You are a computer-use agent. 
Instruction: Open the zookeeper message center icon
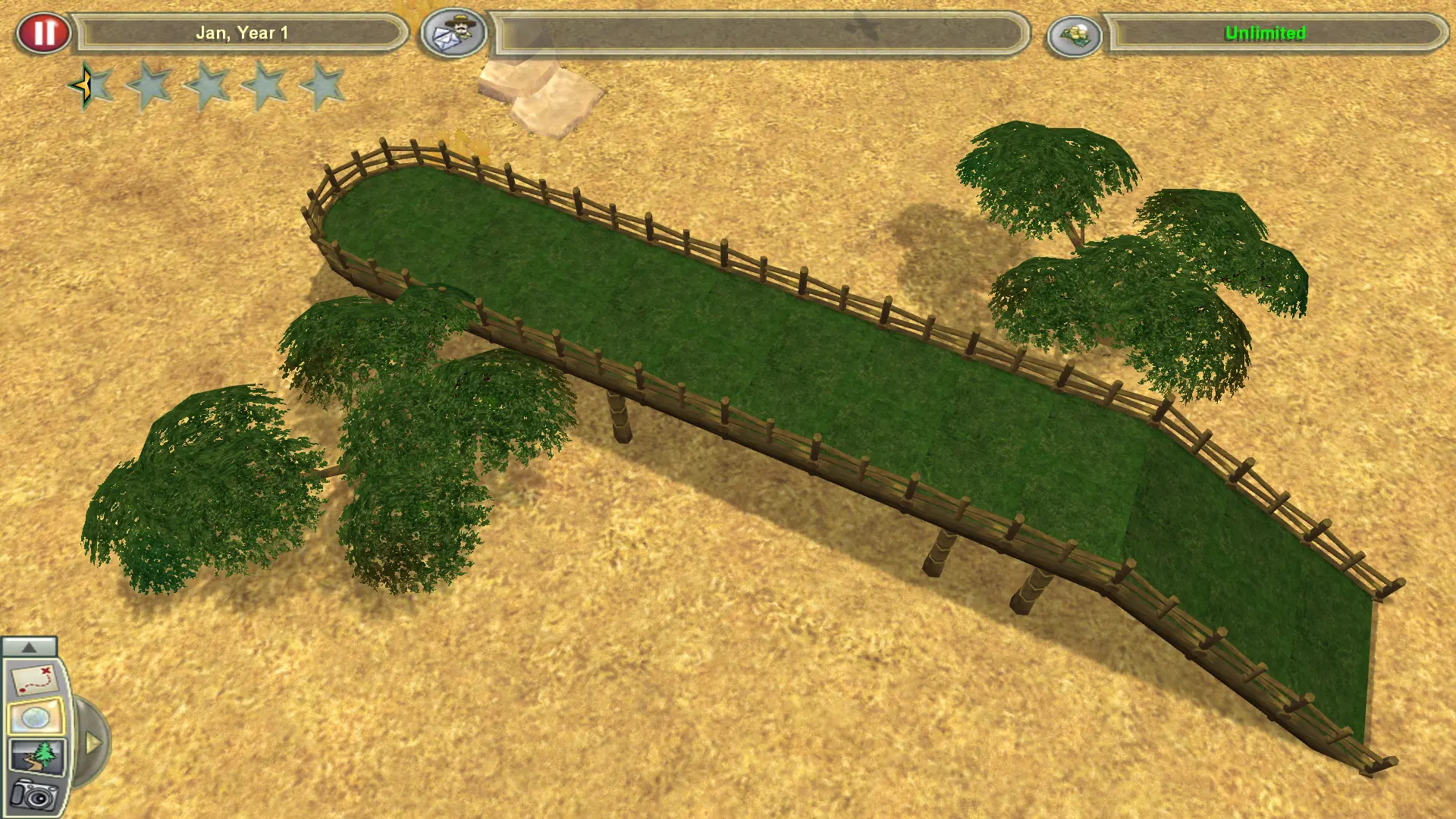[x=455, y=32]
